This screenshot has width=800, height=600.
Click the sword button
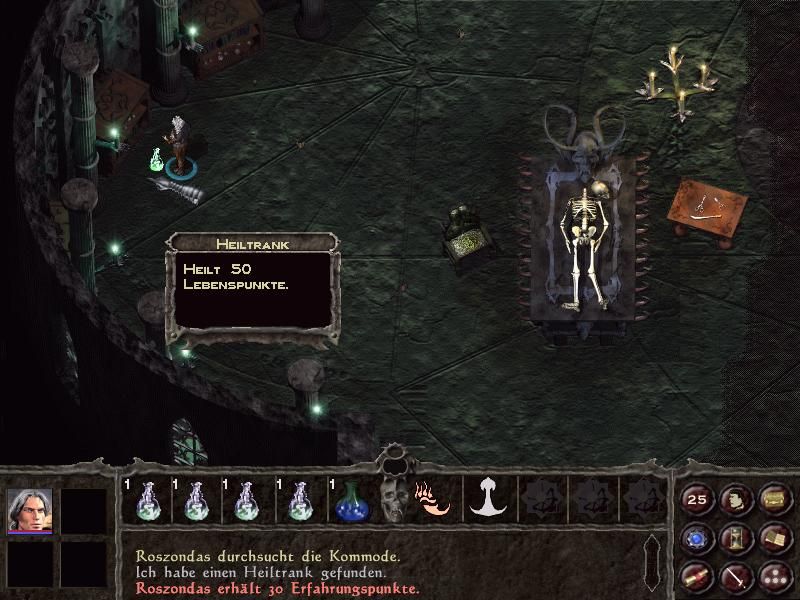pos(736,576)
